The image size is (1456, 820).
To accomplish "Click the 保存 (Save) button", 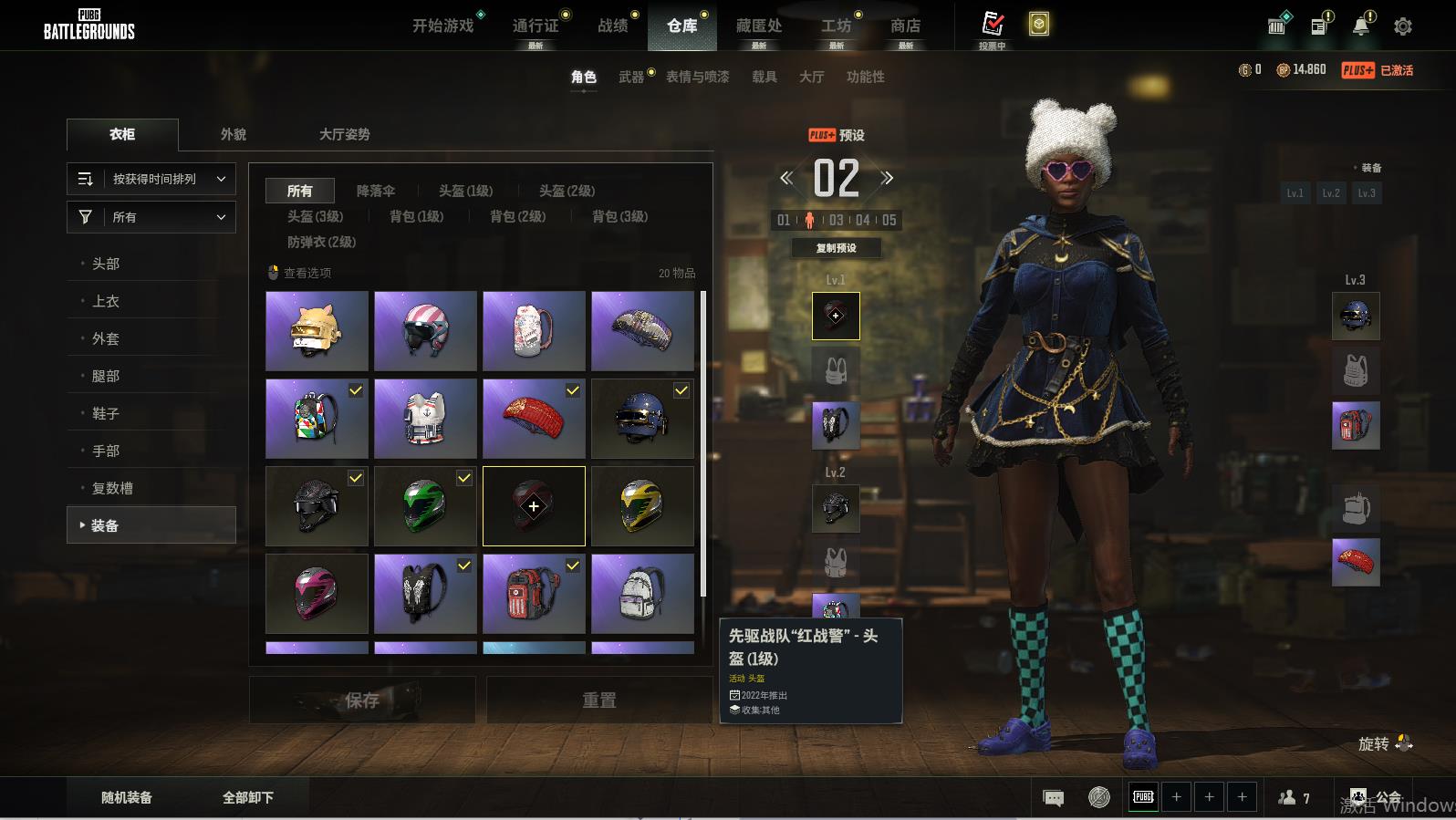I will [x=362, y=700].
